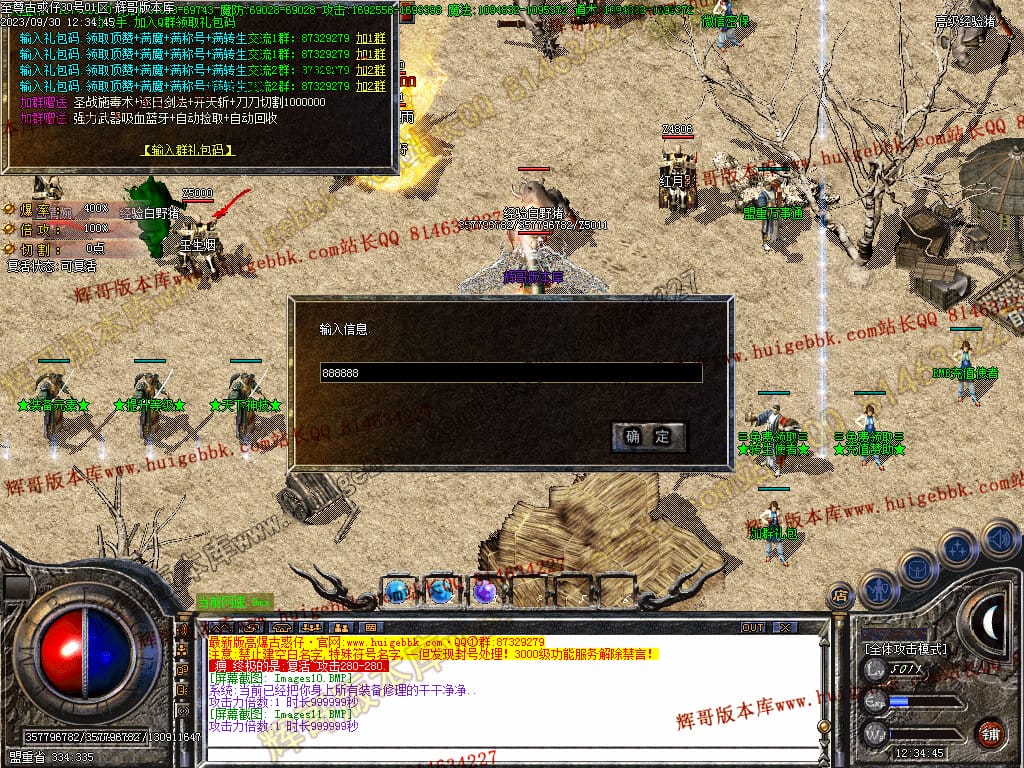Focus the chat message input line
Viewport: 1024px width, 768px height.
500,755
